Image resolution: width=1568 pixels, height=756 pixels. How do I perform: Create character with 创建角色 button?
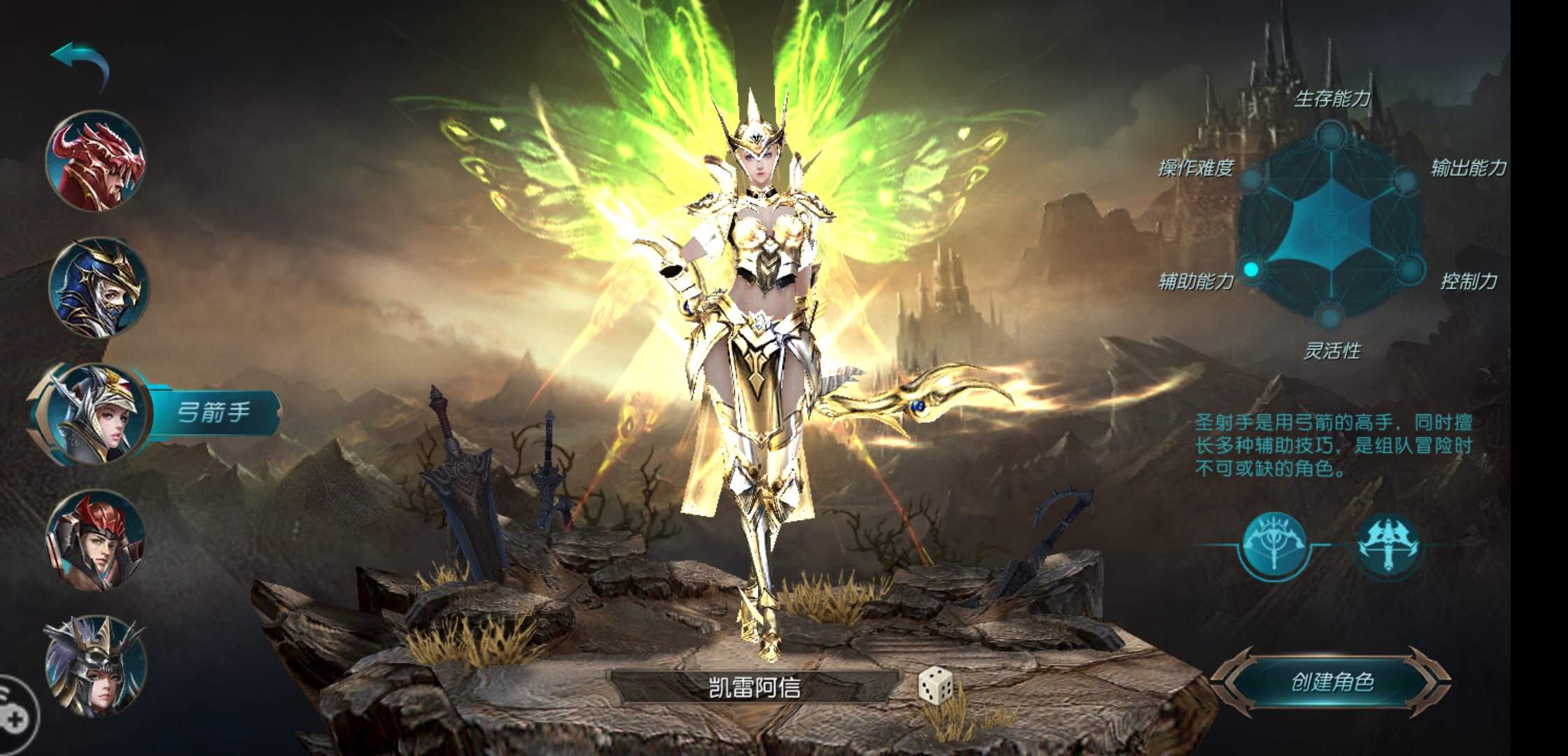click(x=1331, y=682)
